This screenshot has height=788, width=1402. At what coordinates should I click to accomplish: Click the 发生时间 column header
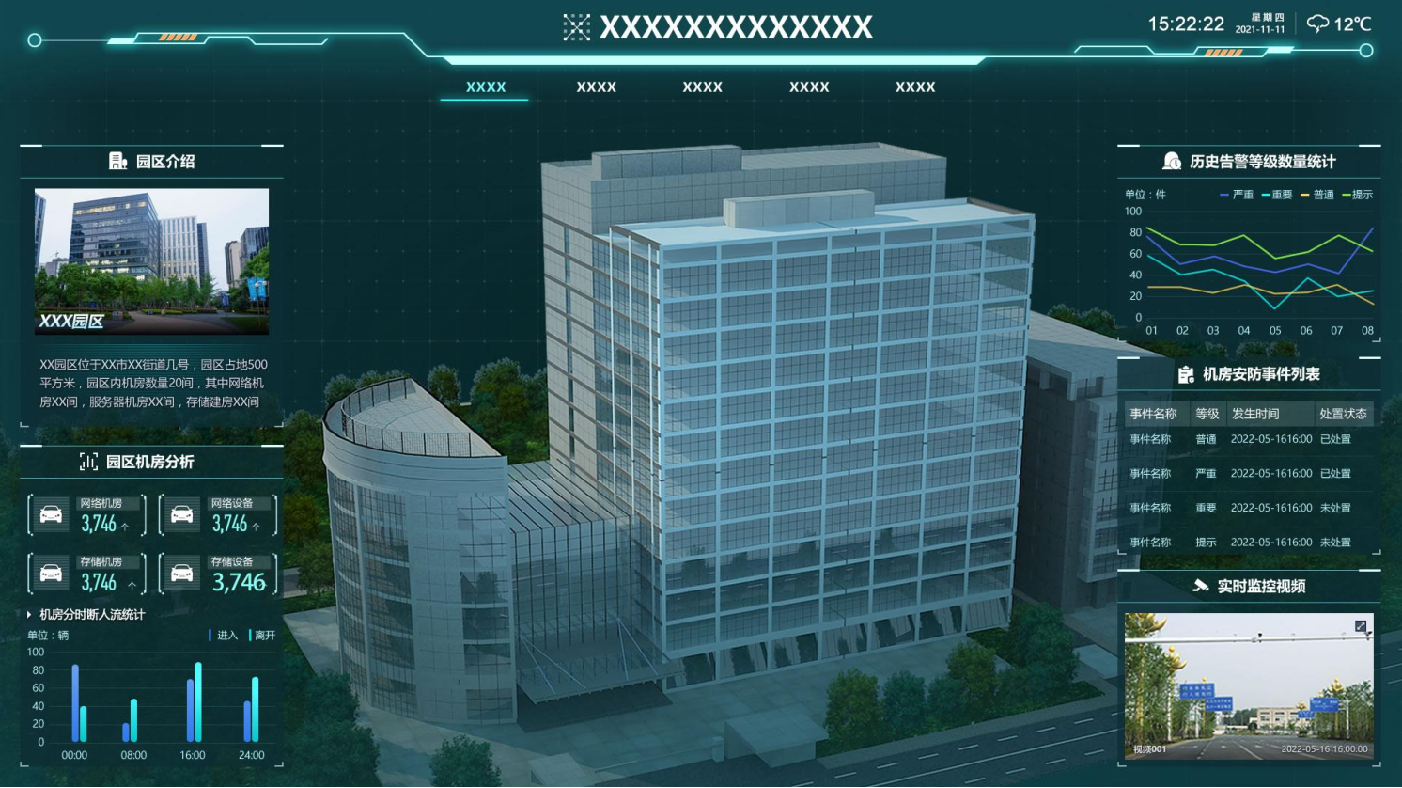[x=1255, y=413]
